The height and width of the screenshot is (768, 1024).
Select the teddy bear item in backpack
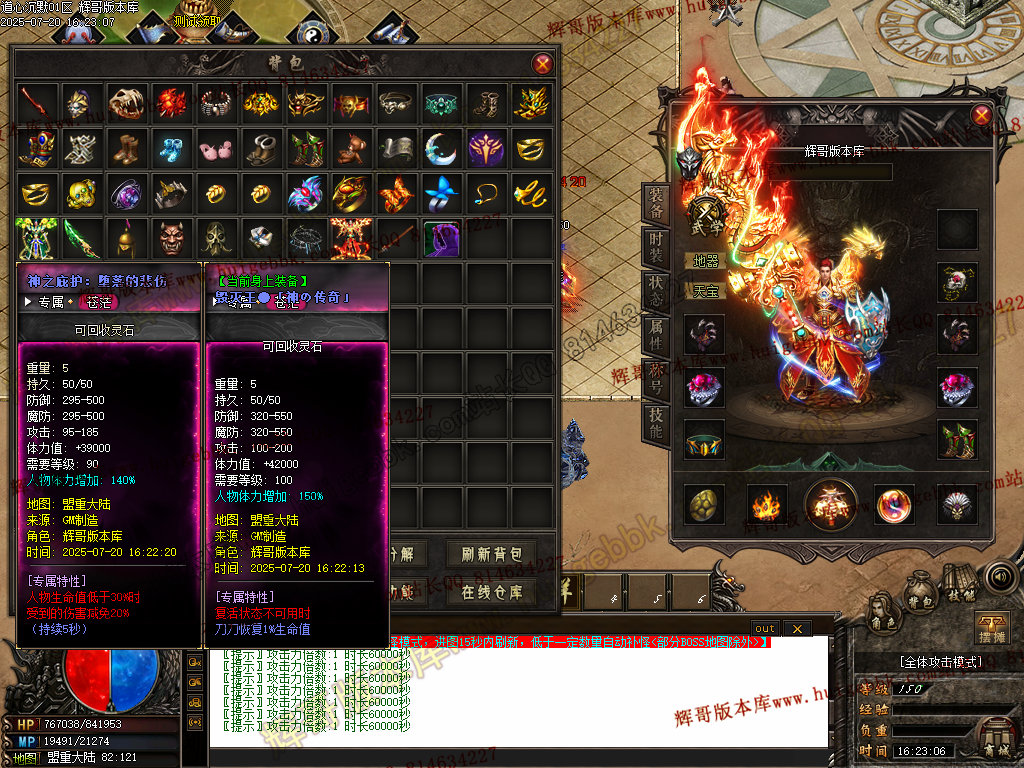[352, 148]
